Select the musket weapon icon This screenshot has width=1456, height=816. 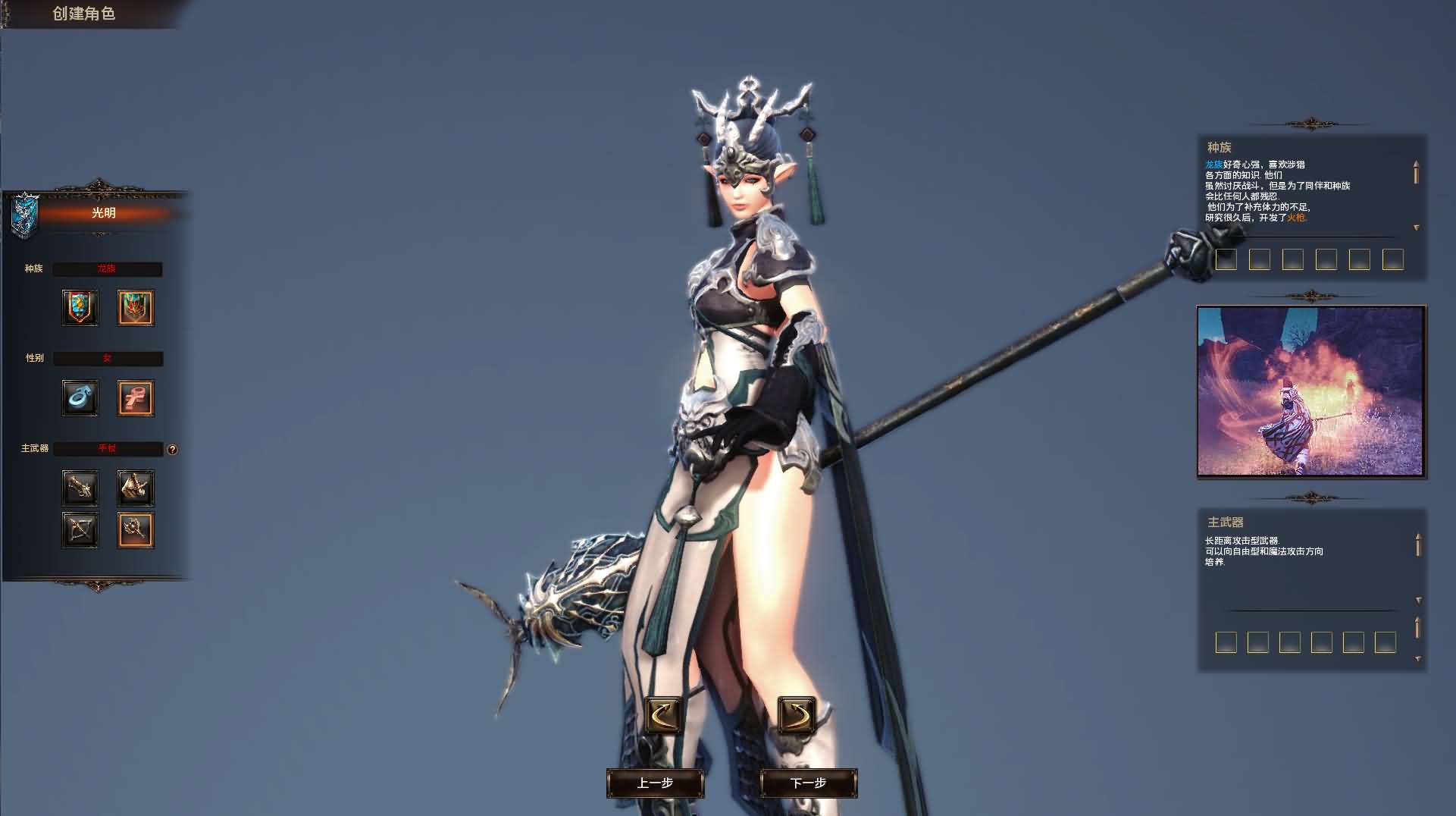135,488
